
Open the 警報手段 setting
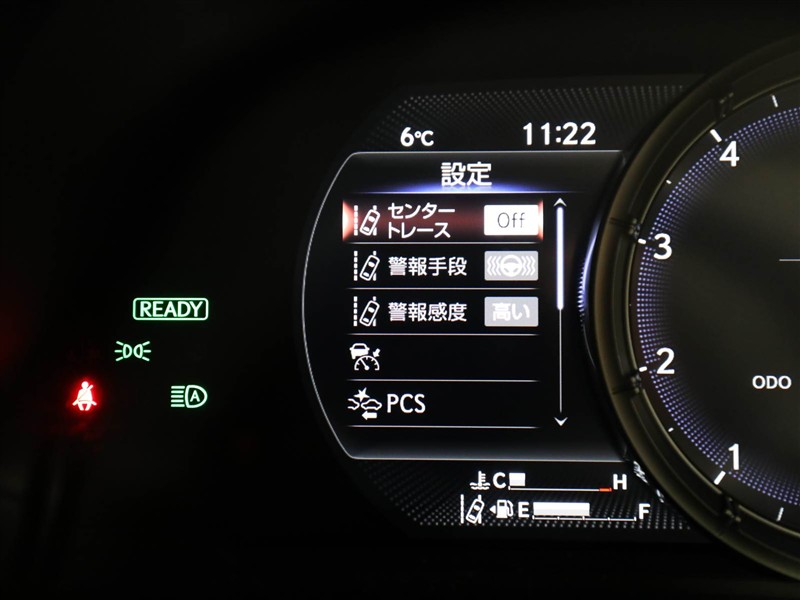tap(420, 266)
